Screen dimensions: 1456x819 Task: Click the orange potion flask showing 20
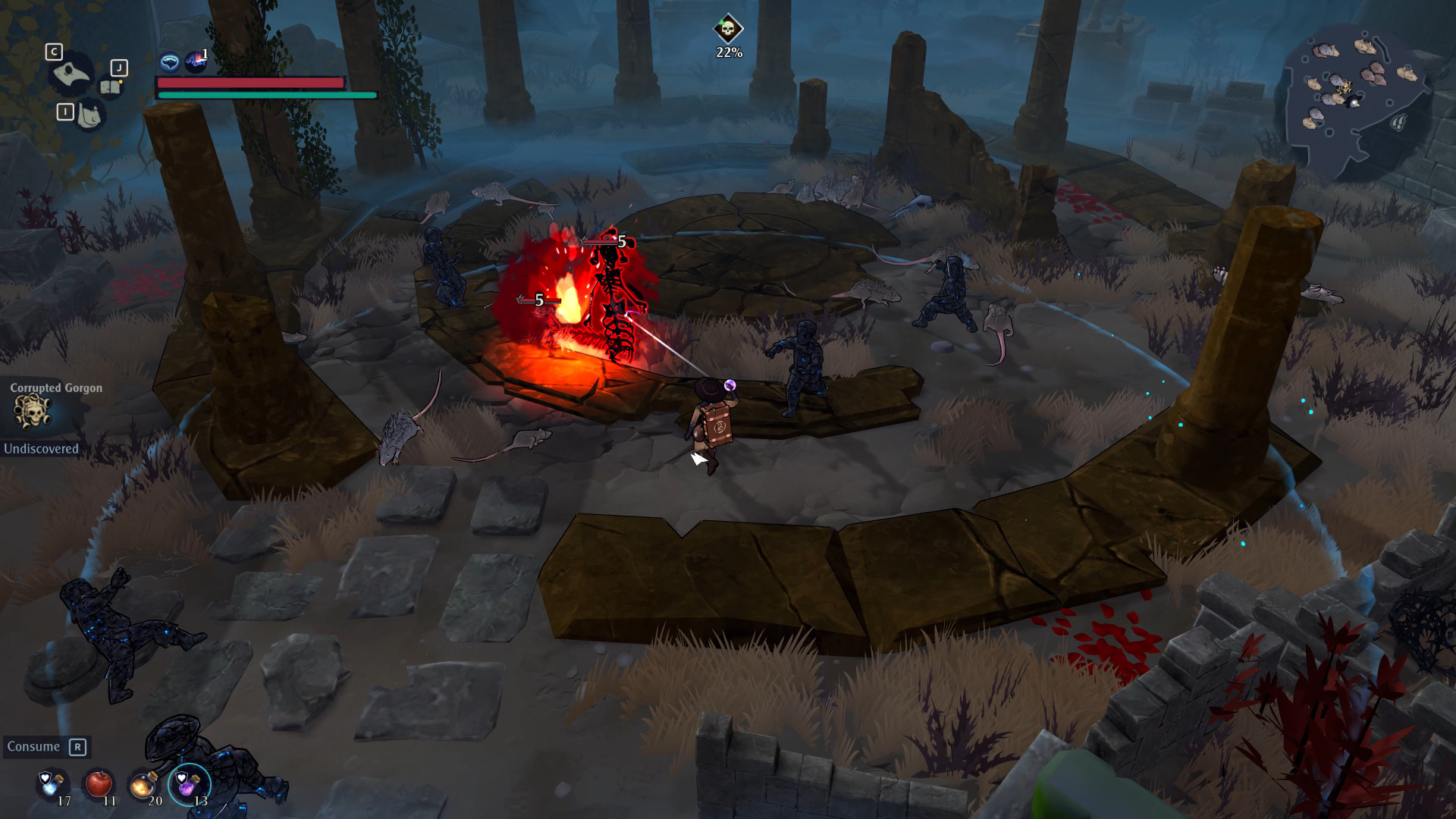[x=143, y=786]
